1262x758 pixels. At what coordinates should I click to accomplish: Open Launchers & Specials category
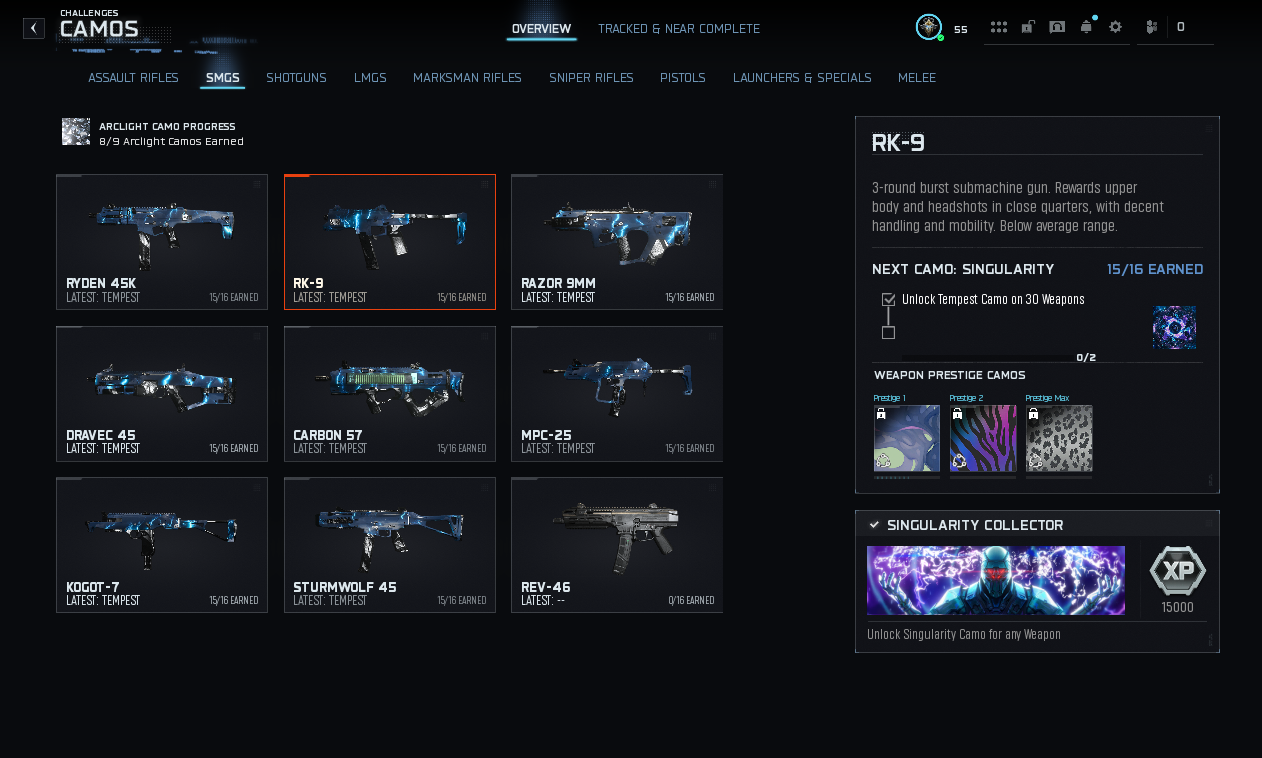[x=802, y=78]
